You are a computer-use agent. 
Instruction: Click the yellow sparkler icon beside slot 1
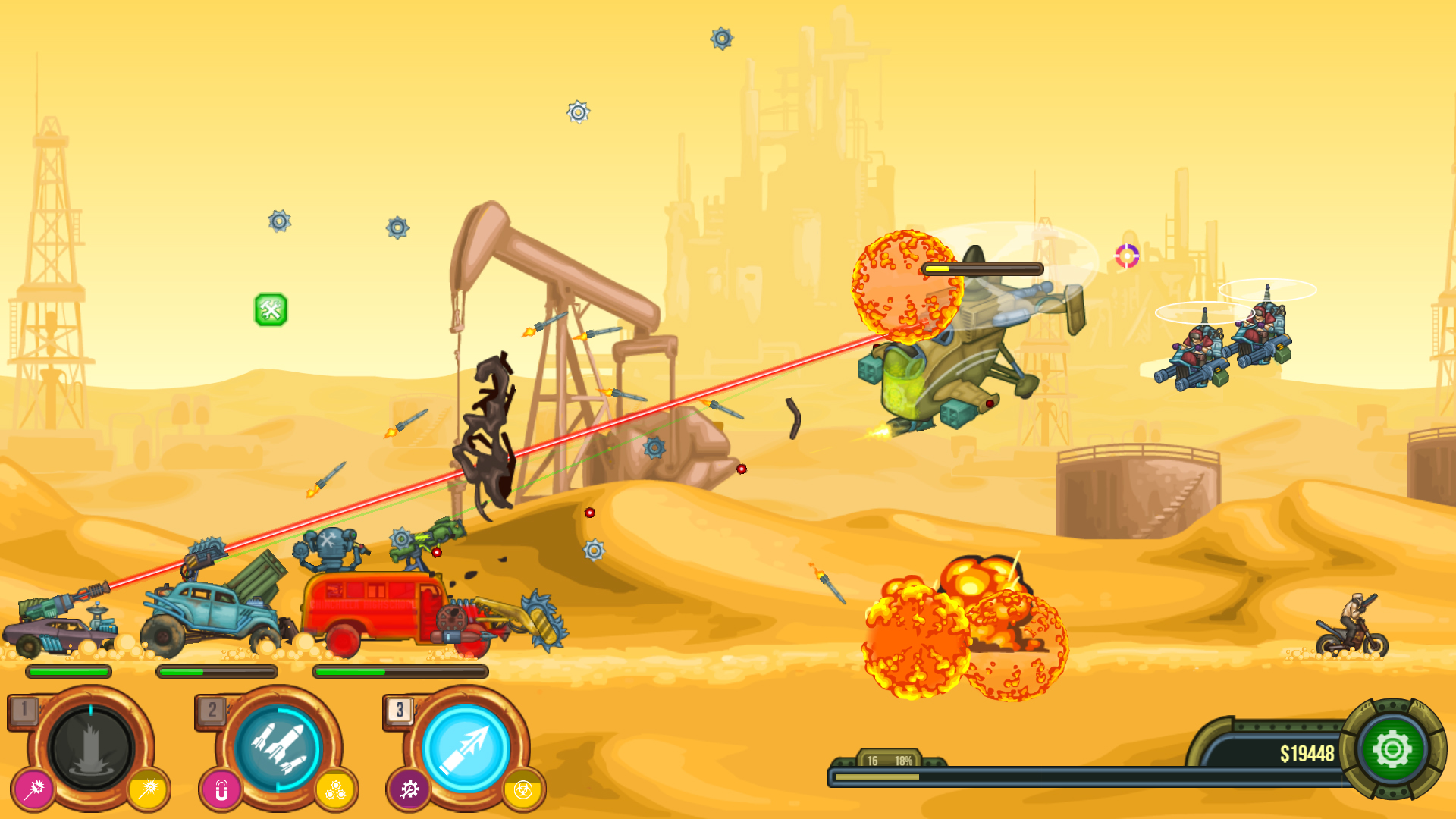[x=150, y=789]
